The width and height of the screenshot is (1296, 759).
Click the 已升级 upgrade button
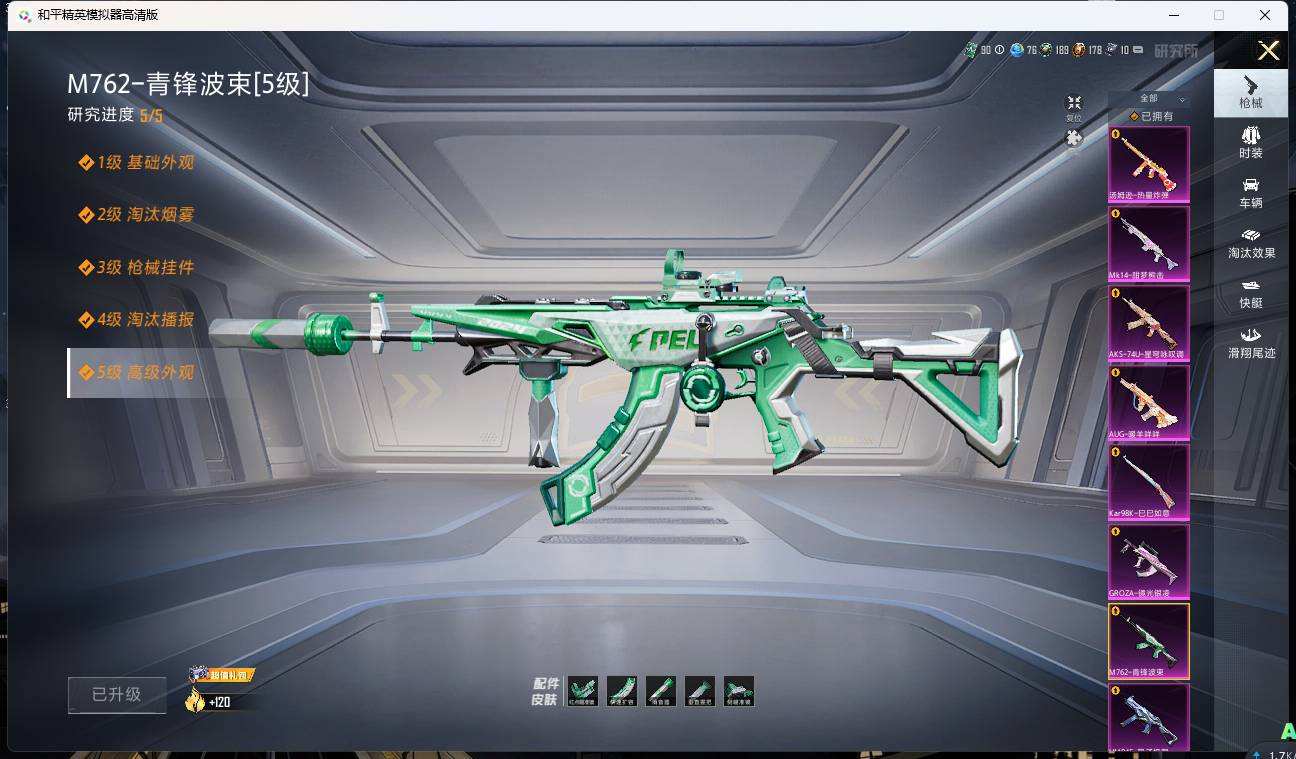click(117, 695)
